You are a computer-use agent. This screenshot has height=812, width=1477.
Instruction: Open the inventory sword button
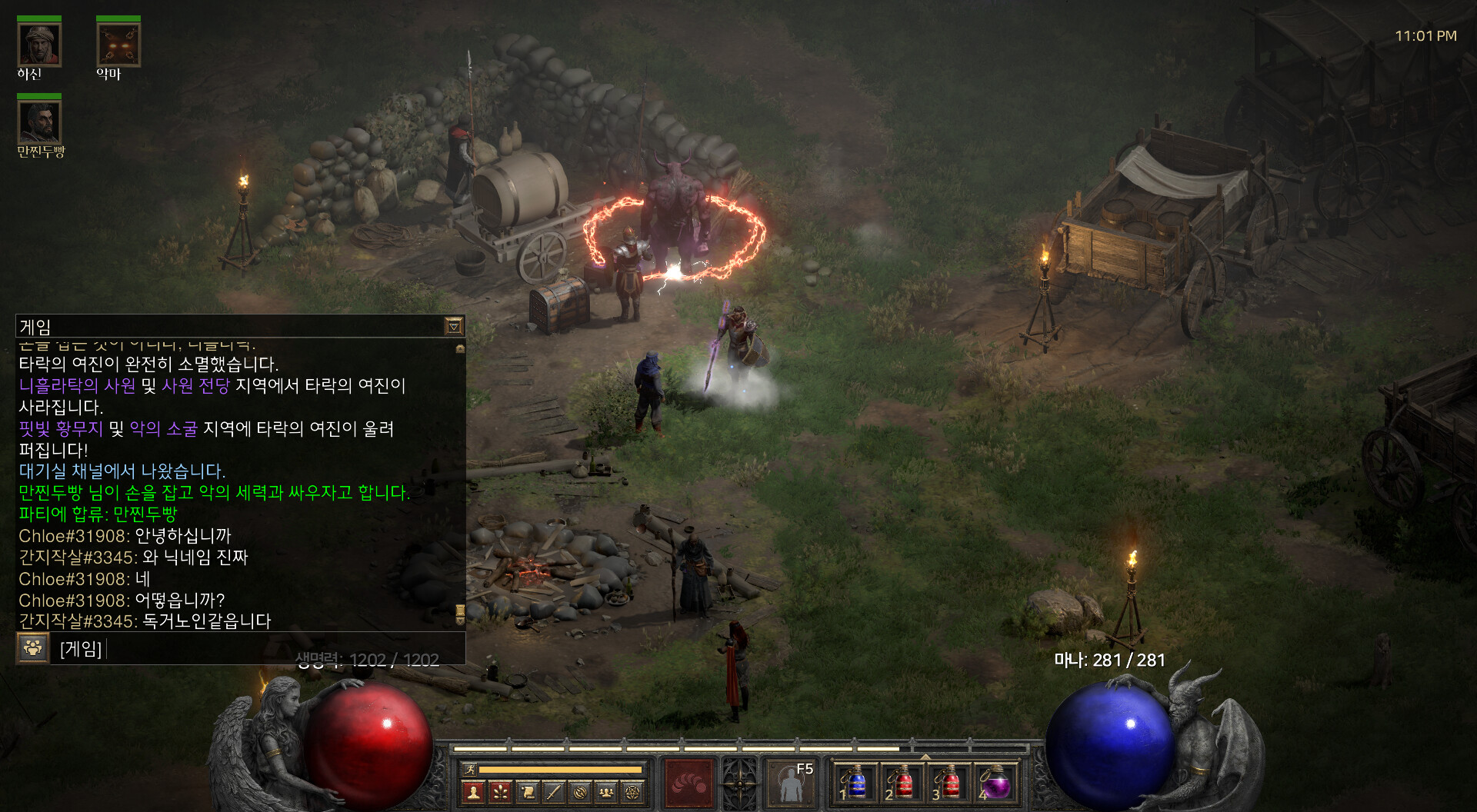[x=554, y=791]
